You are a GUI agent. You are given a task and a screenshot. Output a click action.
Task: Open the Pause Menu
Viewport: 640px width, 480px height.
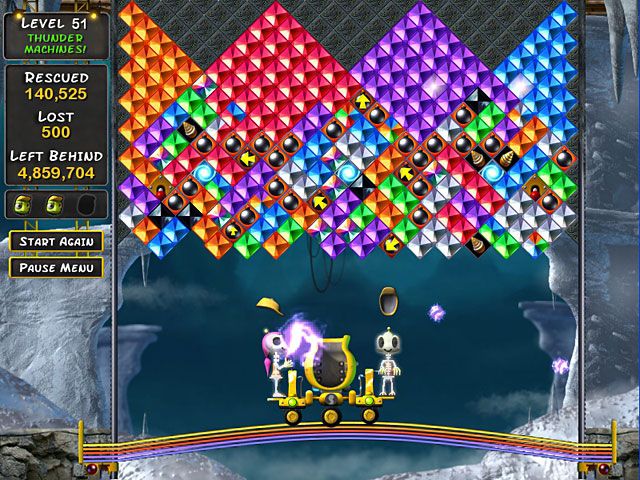click(56, 267)
